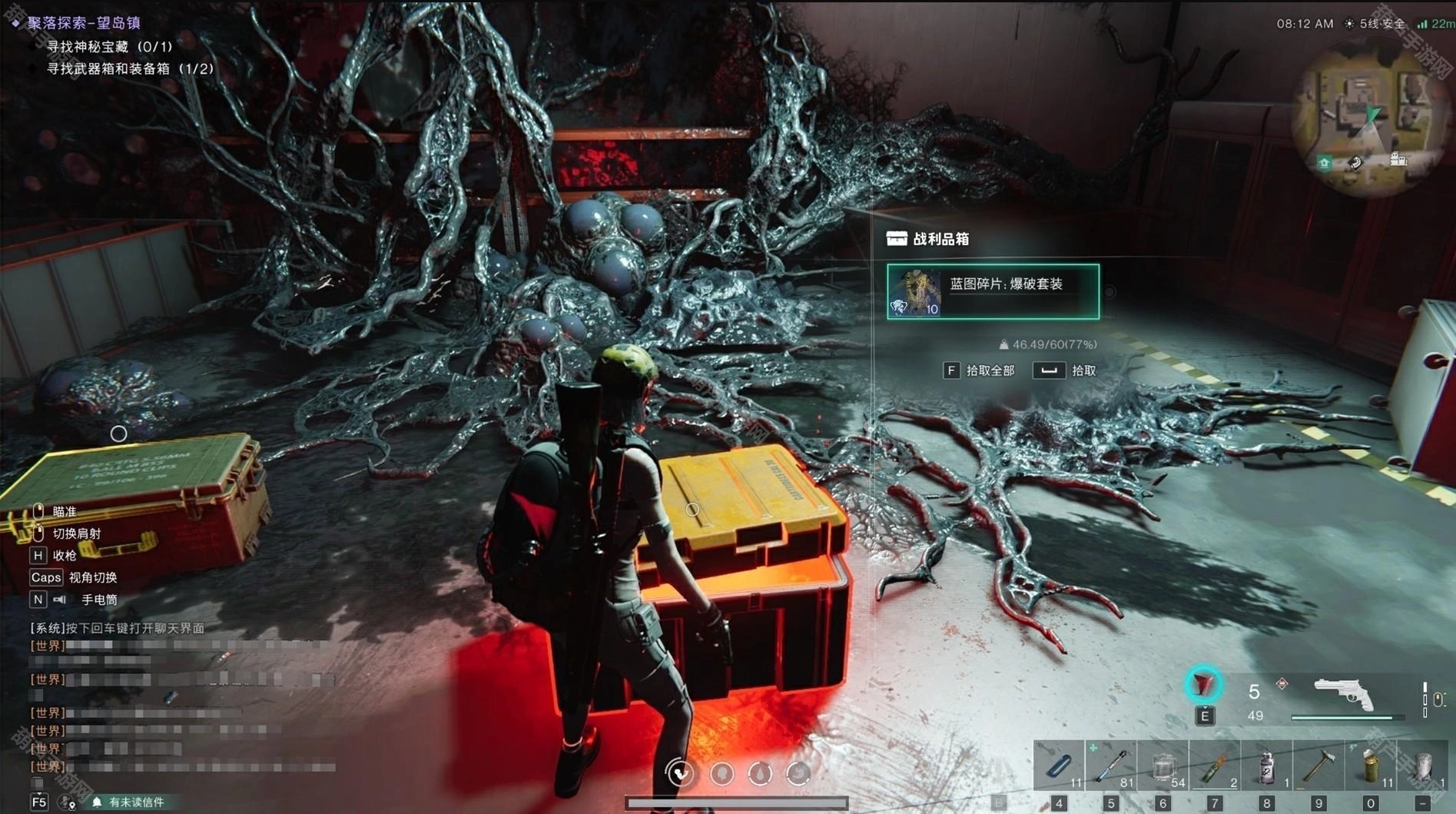The image size is (1456, 814).
Task: Click 拾取 to pick up the item
Action: [x=1067, y=370]
